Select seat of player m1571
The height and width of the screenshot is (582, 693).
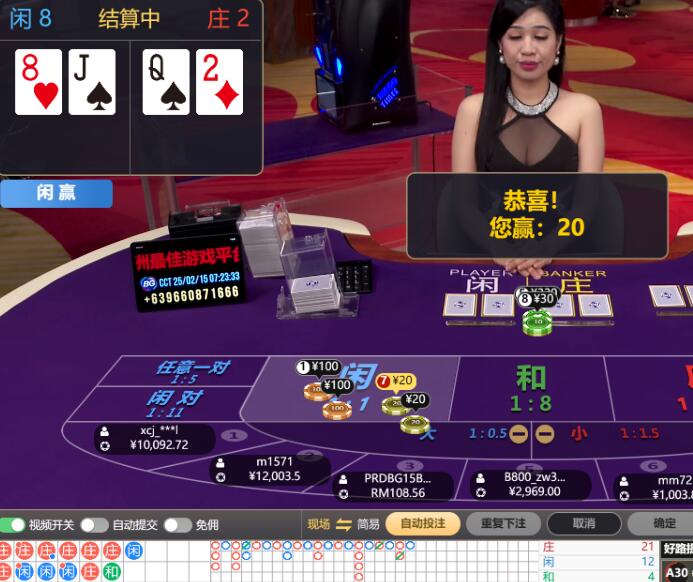[270, 469]
